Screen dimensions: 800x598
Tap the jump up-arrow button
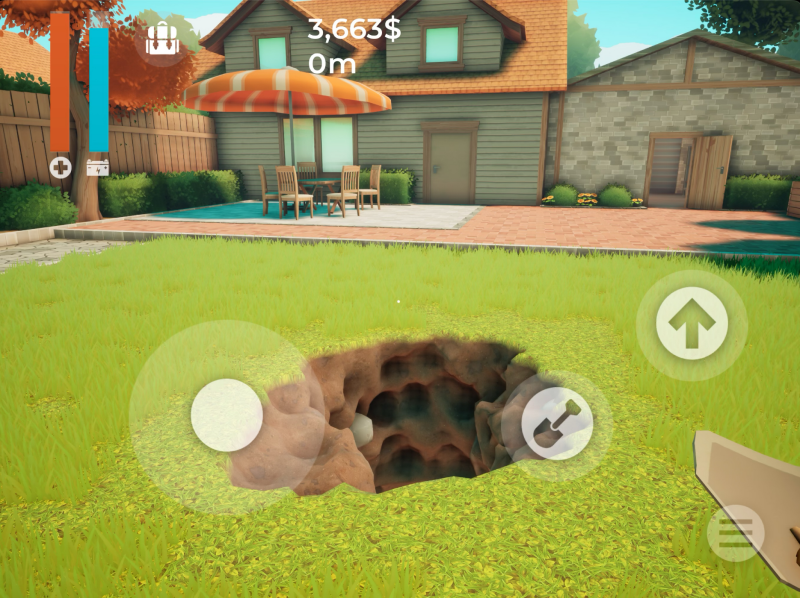click(692, 323)
